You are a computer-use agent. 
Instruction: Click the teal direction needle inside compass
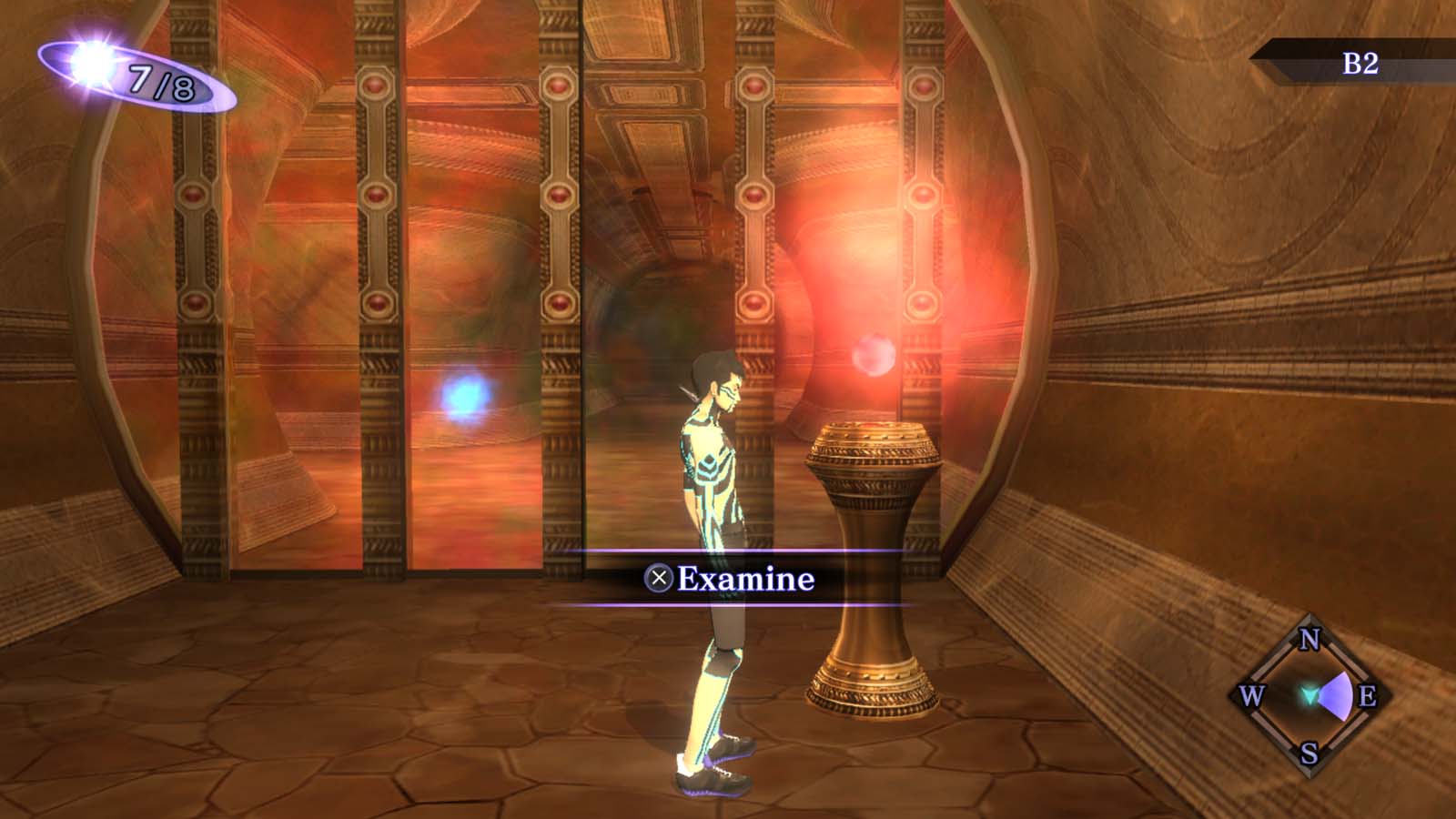click(x=1309, y=696)
